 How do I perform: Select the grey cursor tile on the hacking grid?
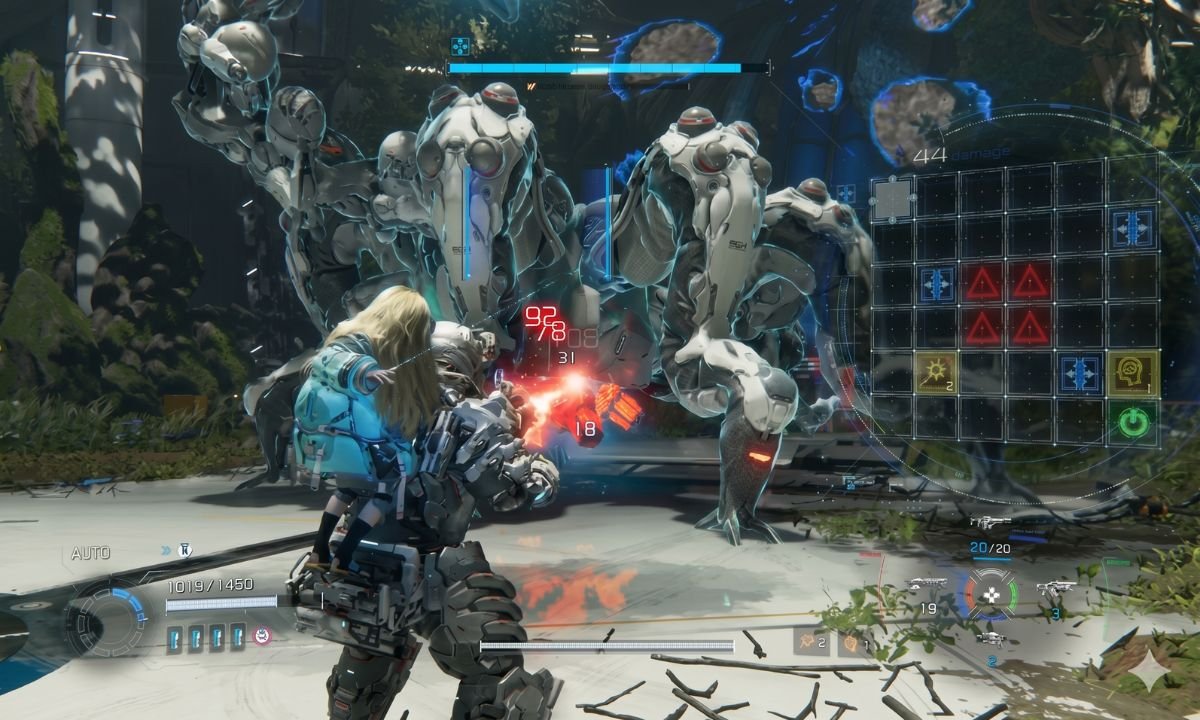[x=891, y=199]
